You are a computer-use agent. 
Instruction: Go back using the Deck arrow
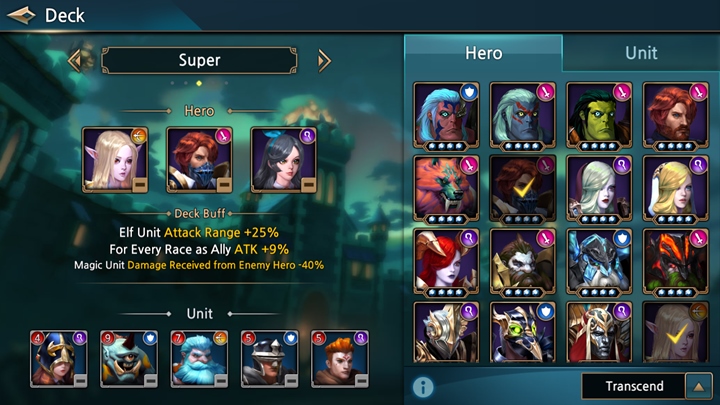(21, 15)
